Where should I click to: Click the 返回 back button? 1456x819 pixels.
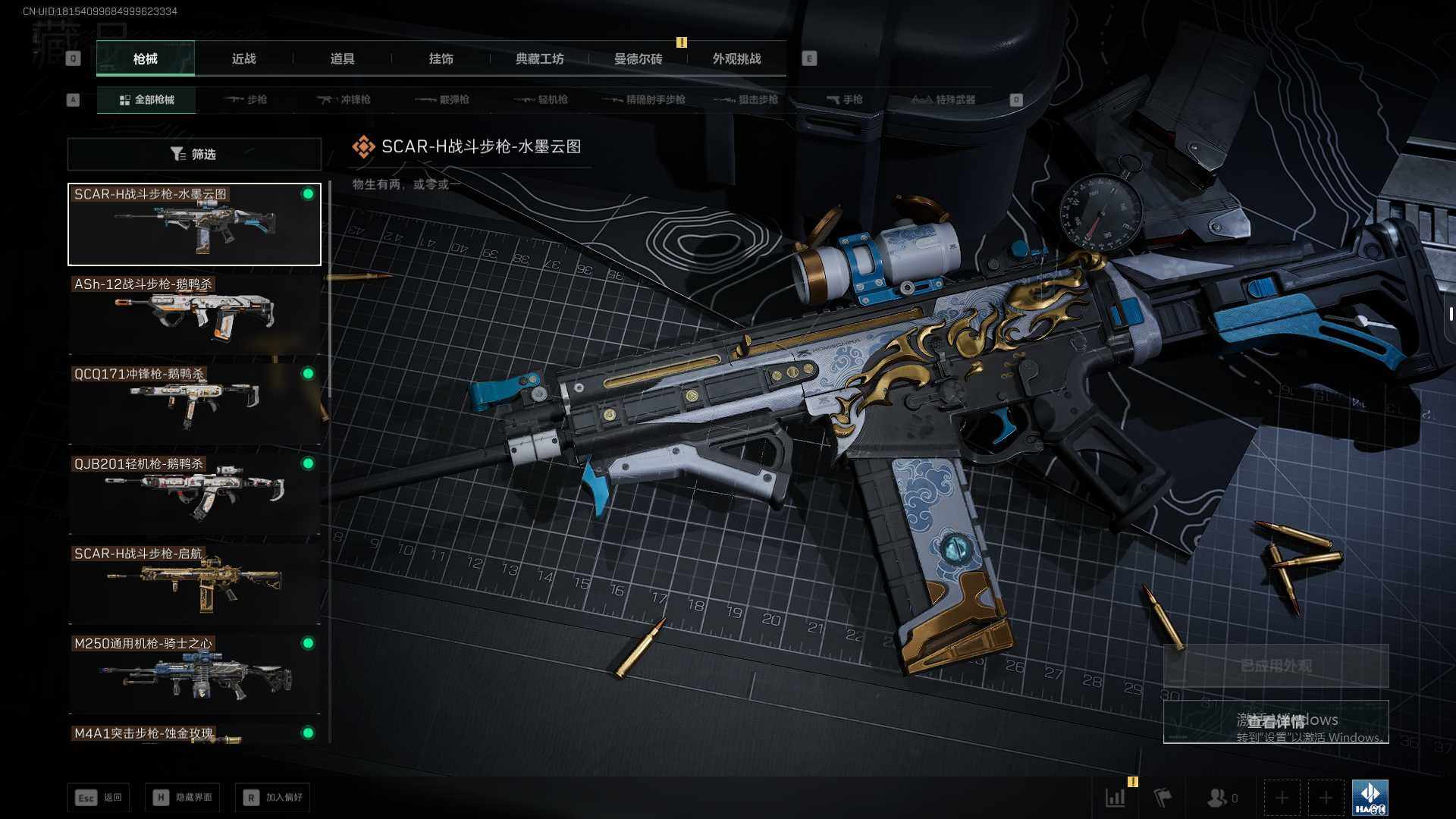[99, 797]
